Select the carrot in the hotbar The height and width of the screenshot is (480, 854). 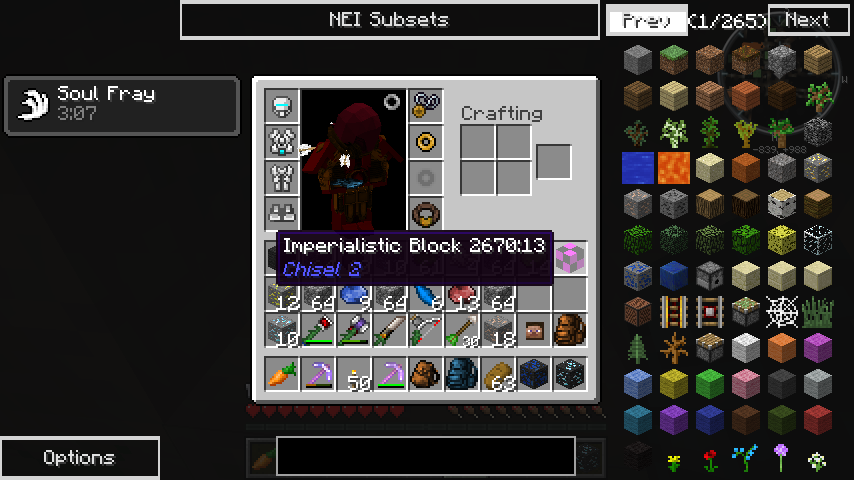282,374
